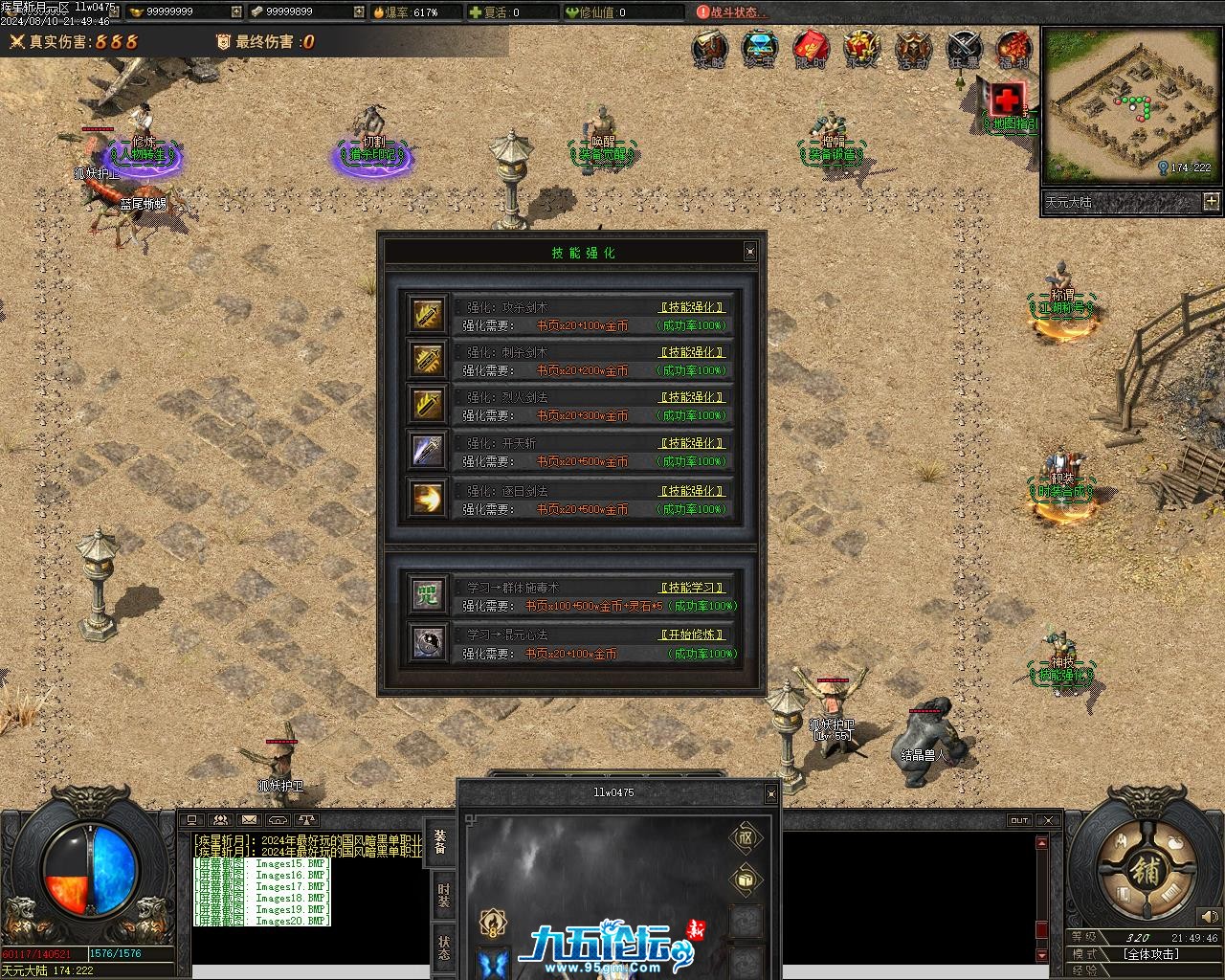Expand the minimap with the plus button
Image resolution: width=1225 pixels, height=980 pixels.
1212,201
